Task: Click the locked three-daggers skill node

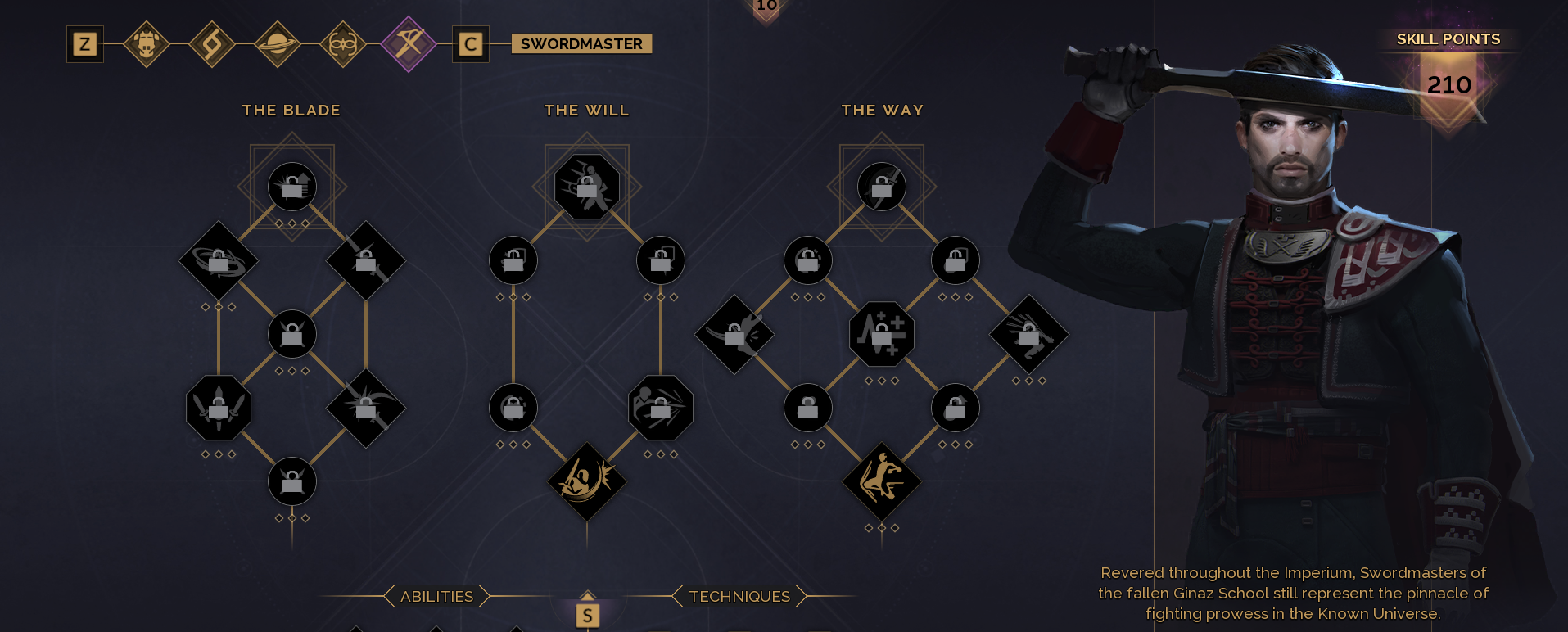Action: [x=219, y=408]
